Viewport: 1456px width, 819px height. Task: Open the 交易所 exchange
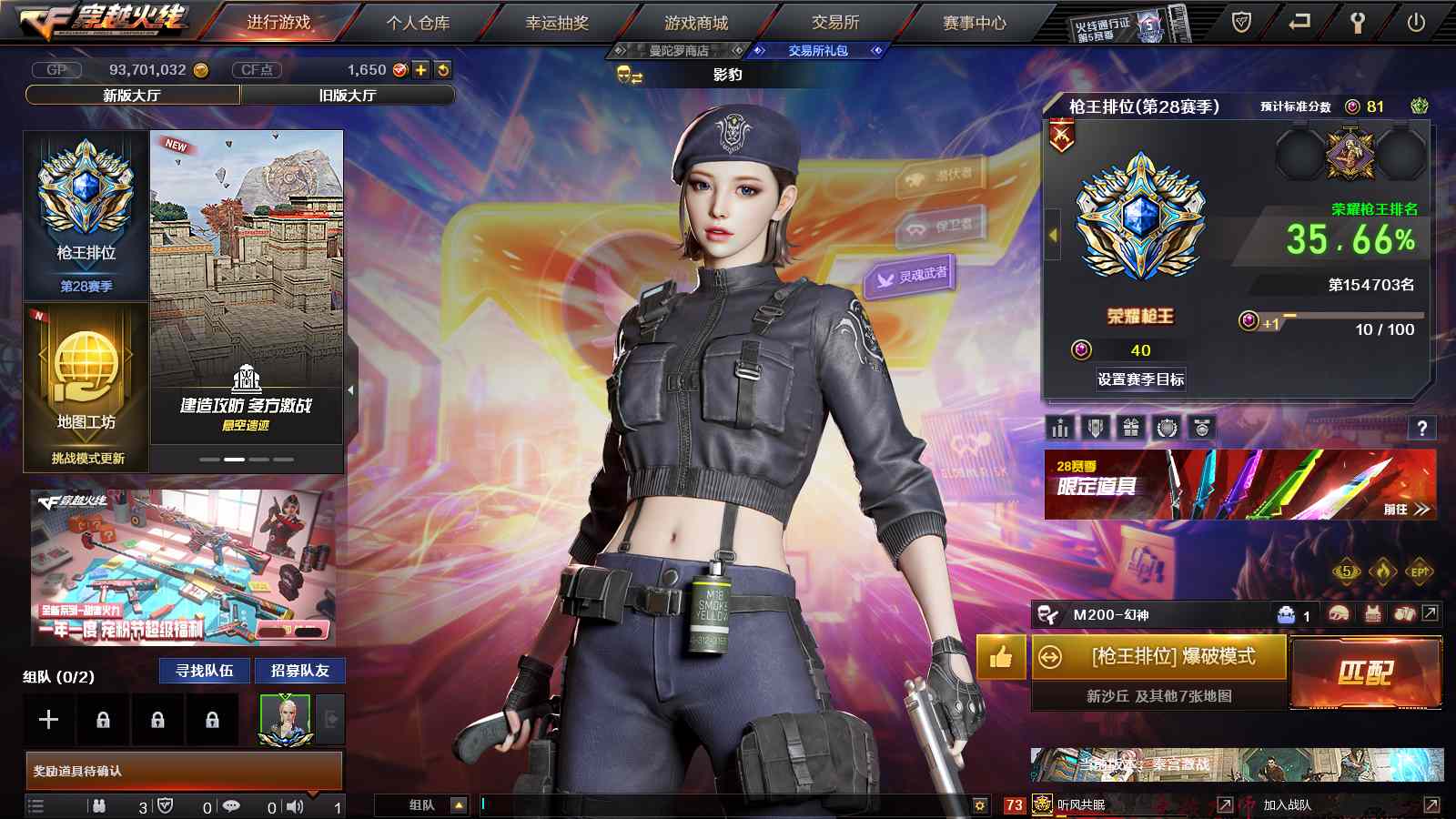click(x=835, y=23)
